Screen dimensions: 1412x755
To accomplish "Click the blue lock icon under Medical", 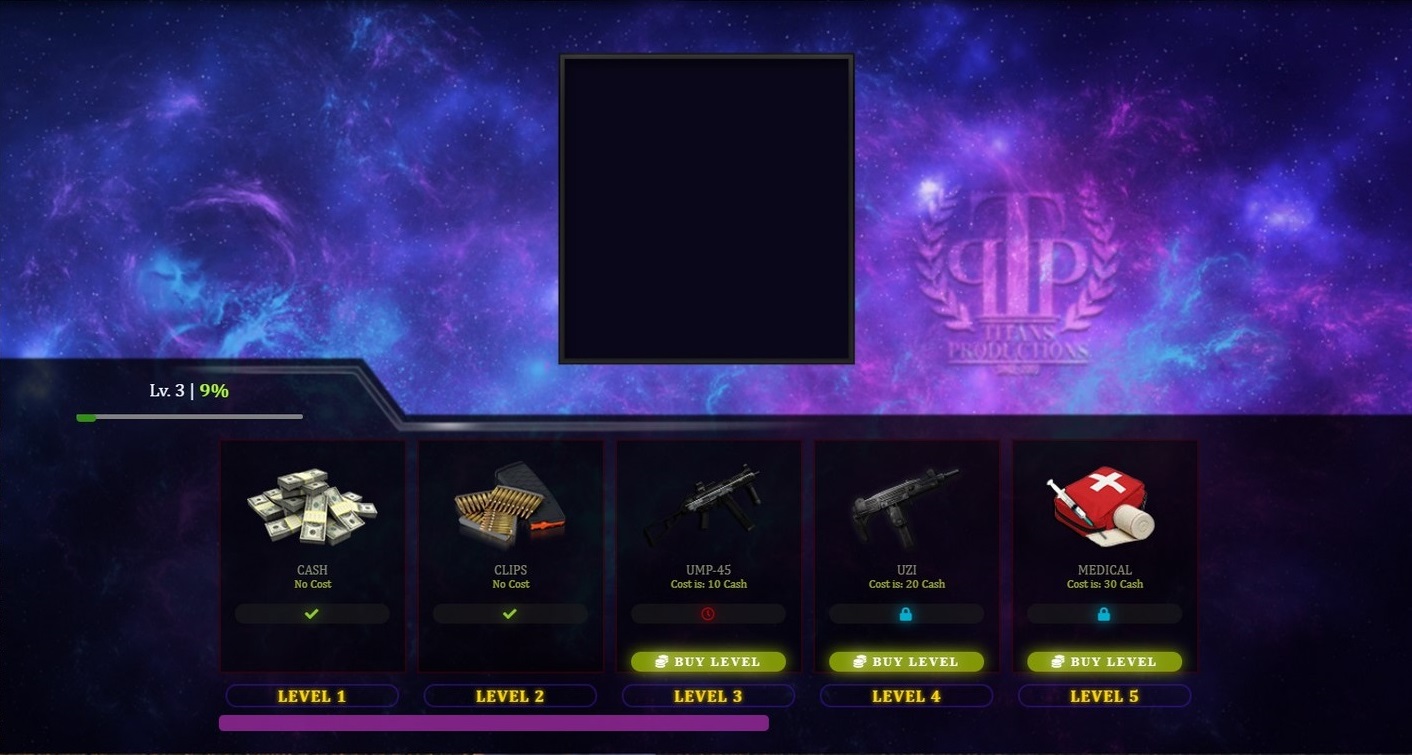I will tap(1104, 613).
